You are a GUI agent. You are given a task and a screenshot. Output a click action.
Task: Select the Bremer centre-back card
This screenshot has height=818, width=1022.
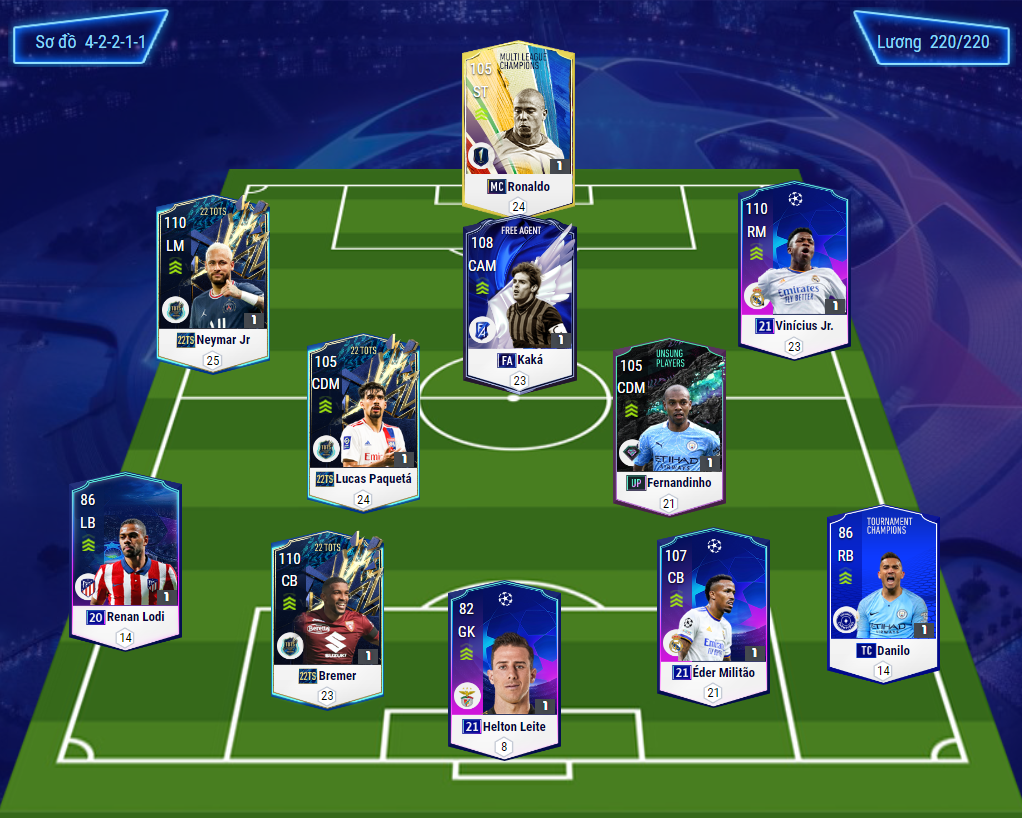[x=327, y=615]
